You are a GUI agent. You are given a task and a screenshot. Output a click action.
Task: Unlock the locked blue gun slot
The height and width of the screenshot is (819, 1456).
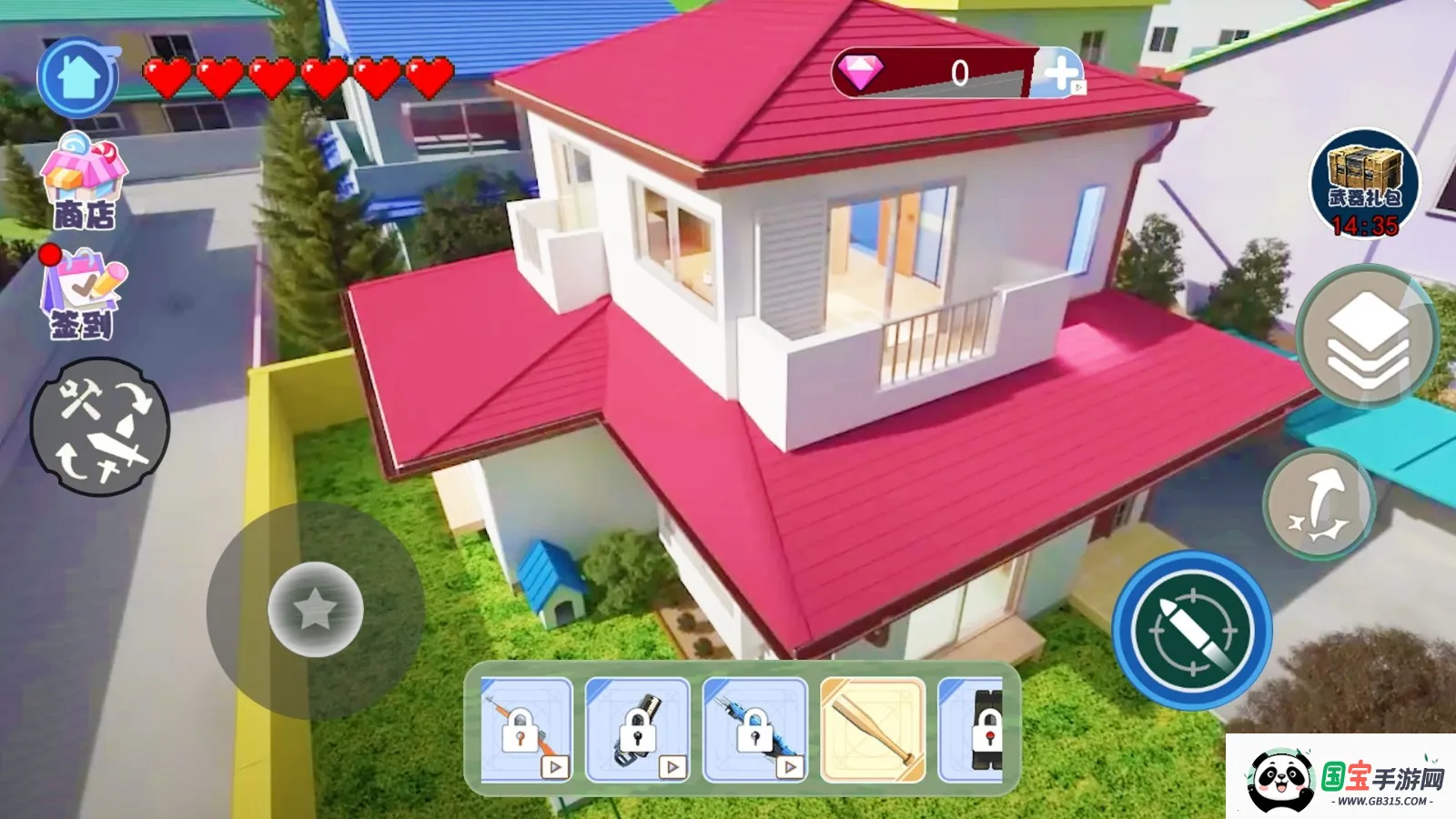click(754, 730)
